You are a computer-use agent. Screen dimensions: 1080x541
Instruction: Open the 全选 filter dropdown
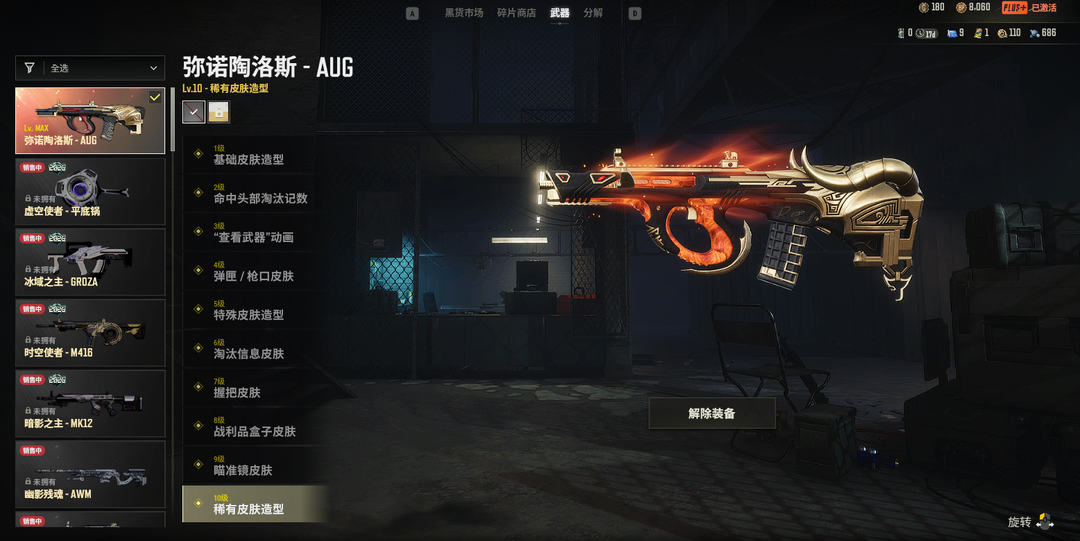point(90,68)
